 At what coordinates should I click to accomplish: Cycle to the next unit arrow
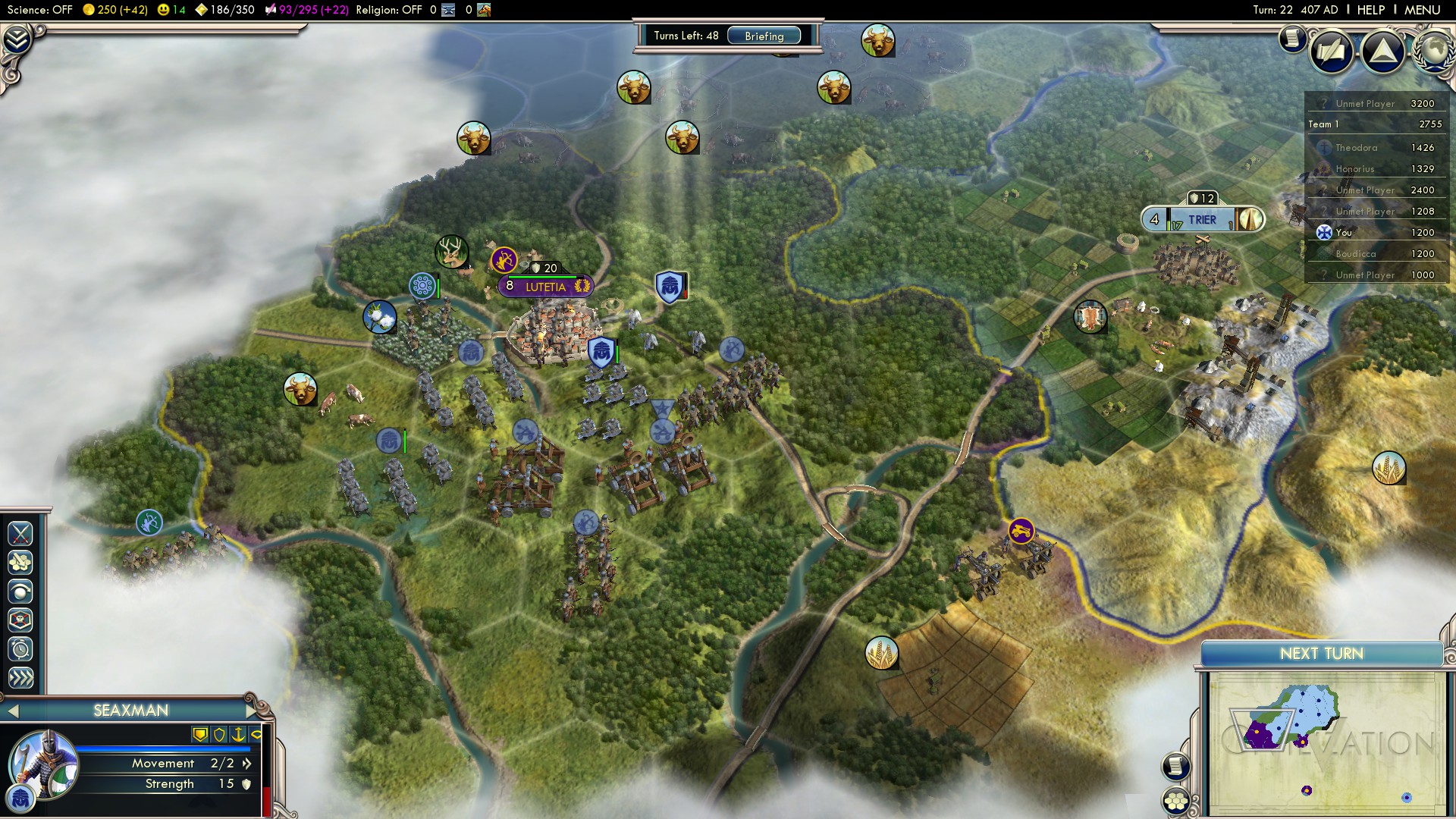point(253,711)
